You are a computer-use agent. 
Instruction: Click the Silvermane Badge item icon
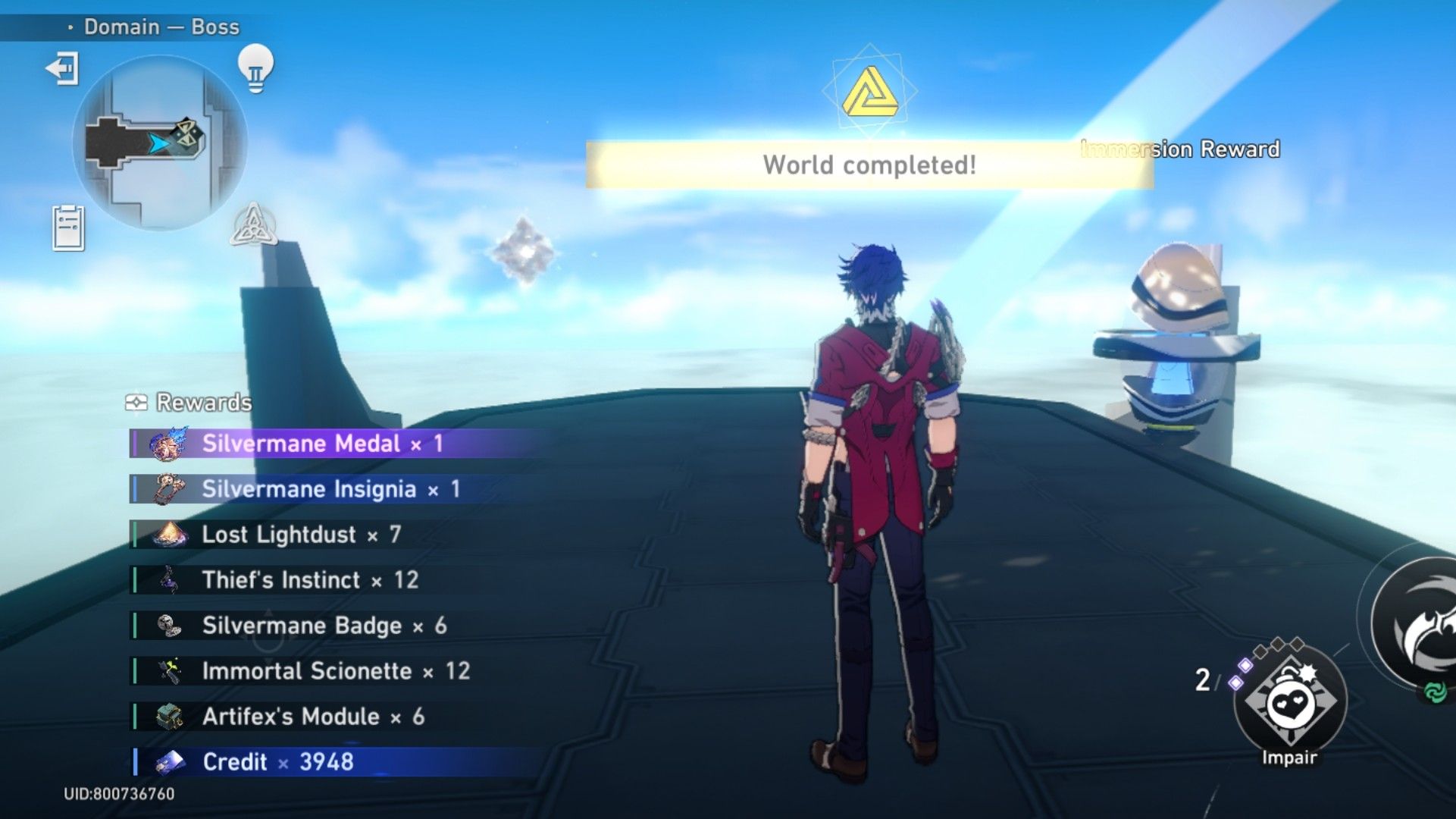pos(171,626)
